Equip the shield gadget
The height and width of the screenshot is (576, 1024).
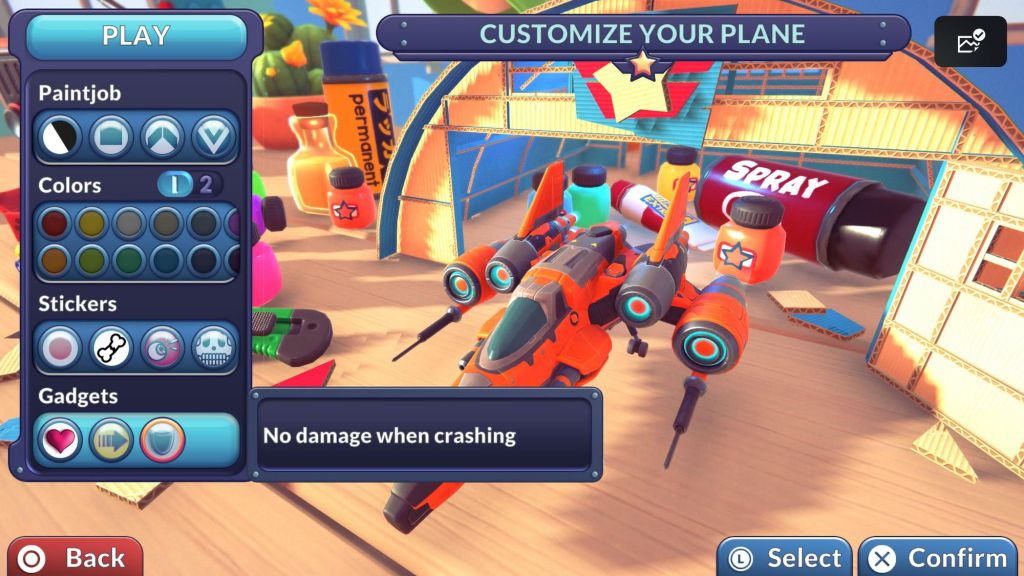[x=162, y=440]
